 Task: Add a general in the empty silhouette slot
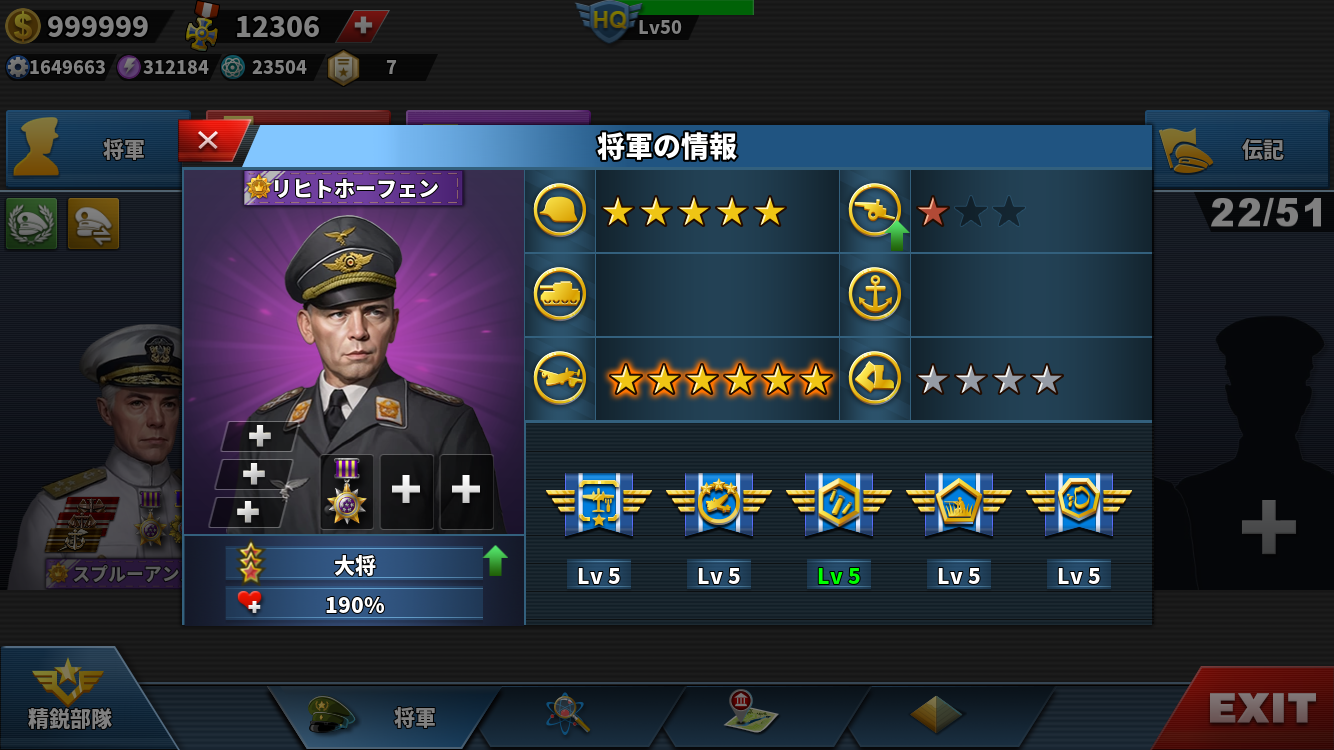[x=1268, y=527]
